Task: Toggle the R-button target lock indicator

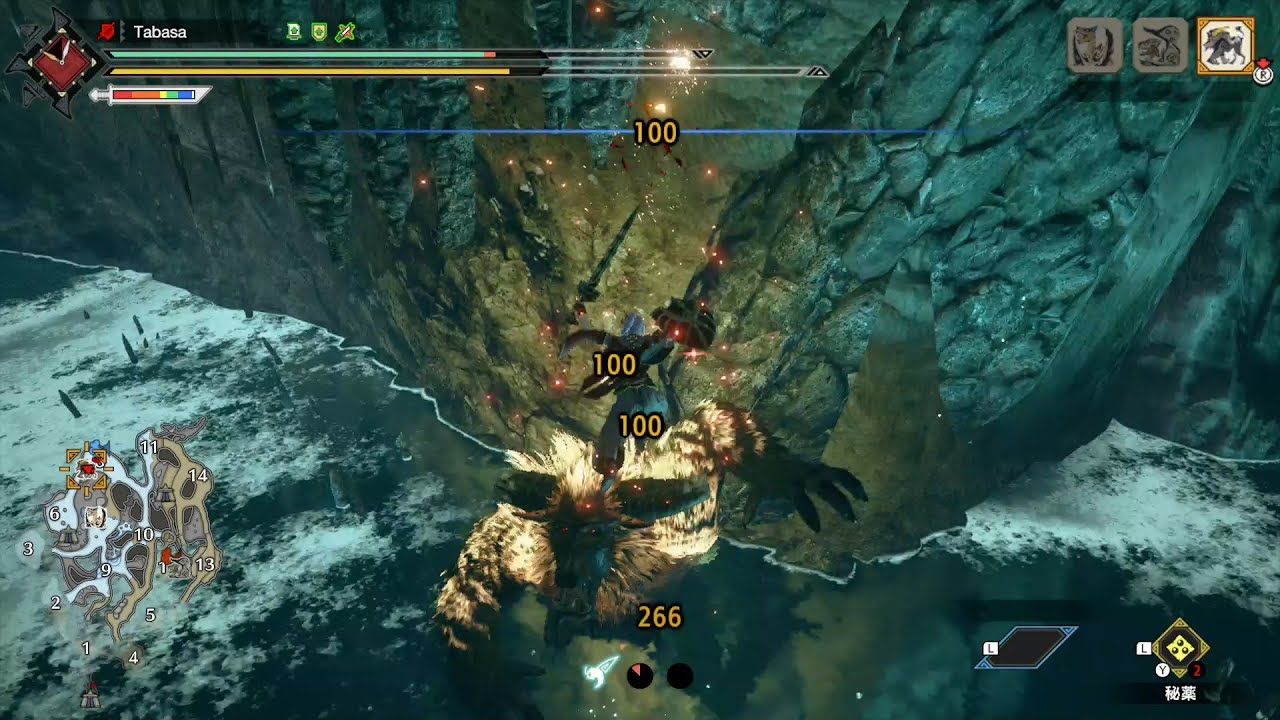Action: 1262,74
